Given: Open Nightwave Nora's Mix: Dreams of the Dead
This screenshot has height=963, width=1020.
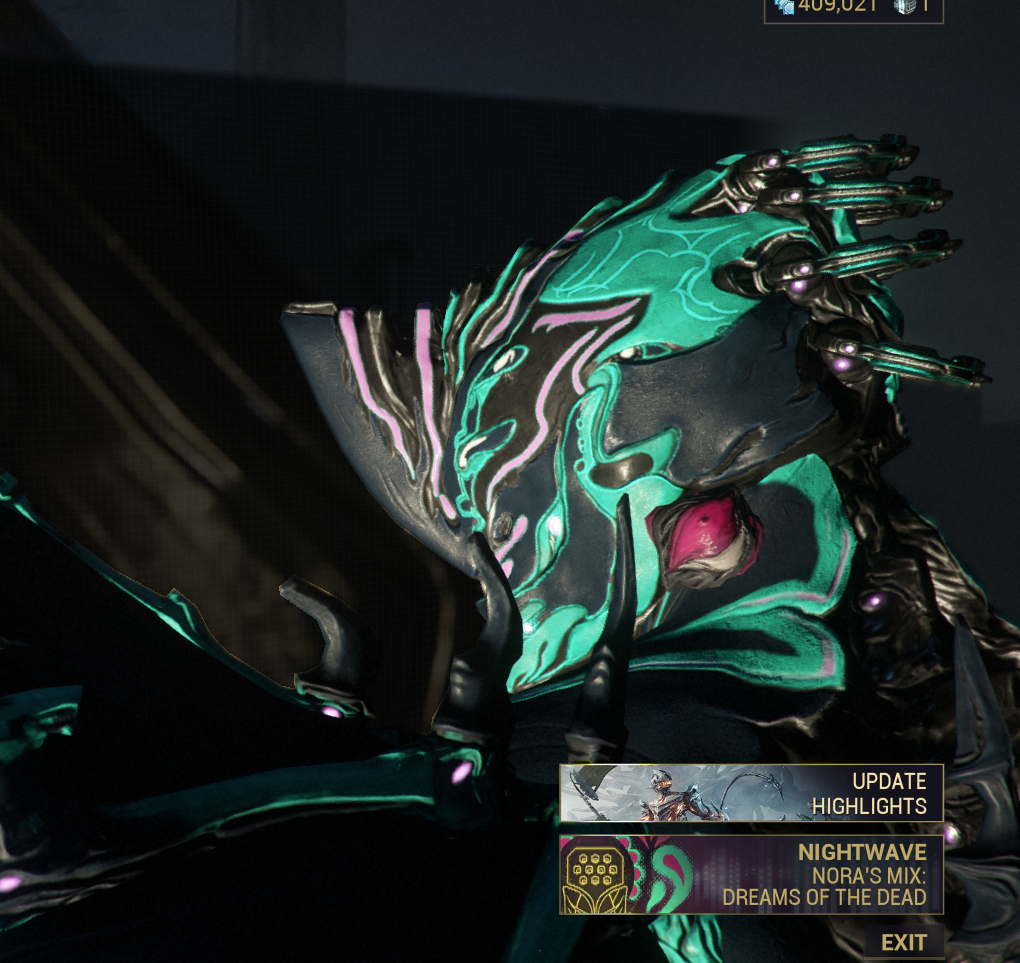Looking at the screenshot, I should click(751, 875).
